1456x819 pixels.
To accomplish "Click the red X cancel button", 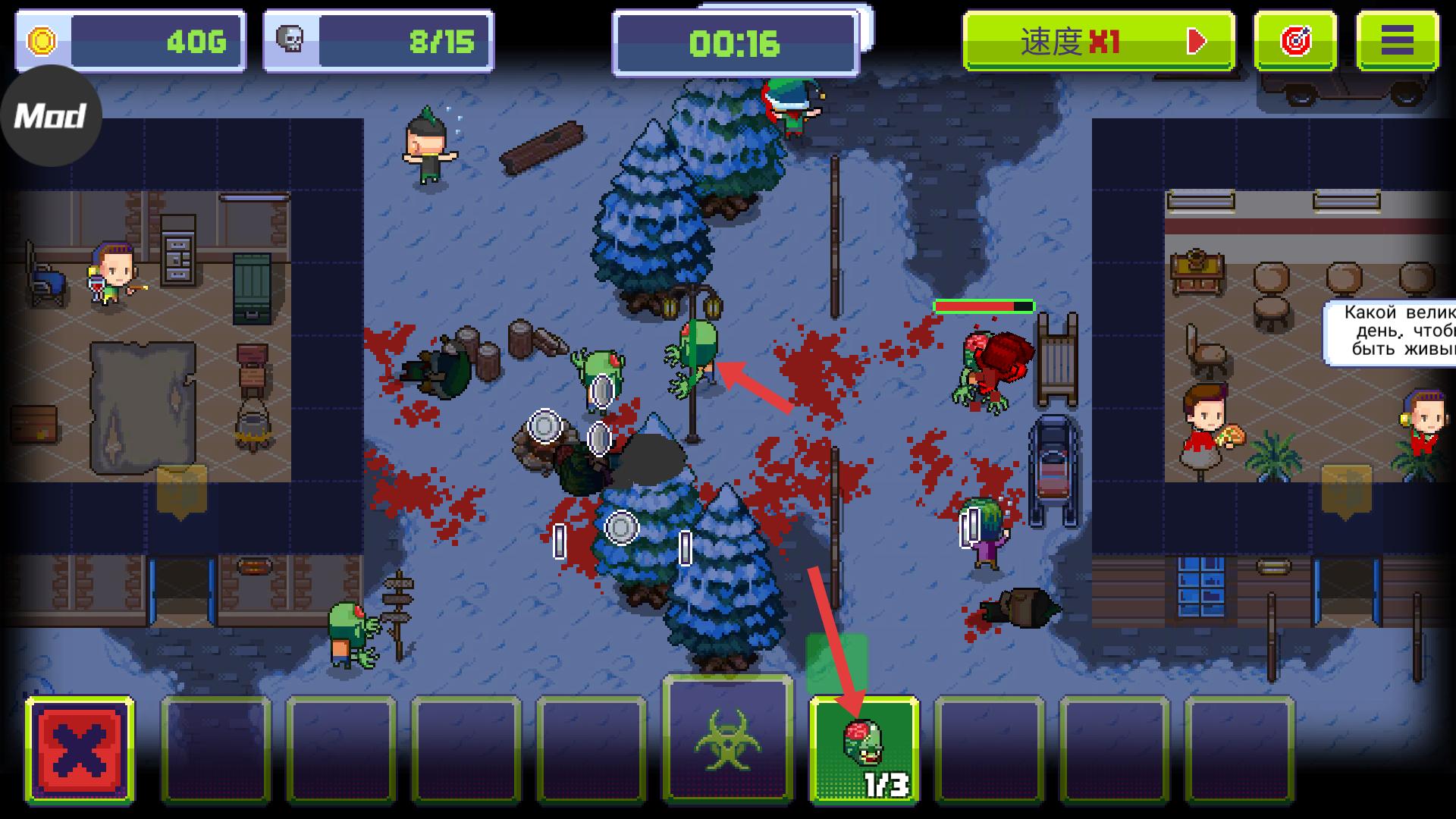I will [80, 751].
